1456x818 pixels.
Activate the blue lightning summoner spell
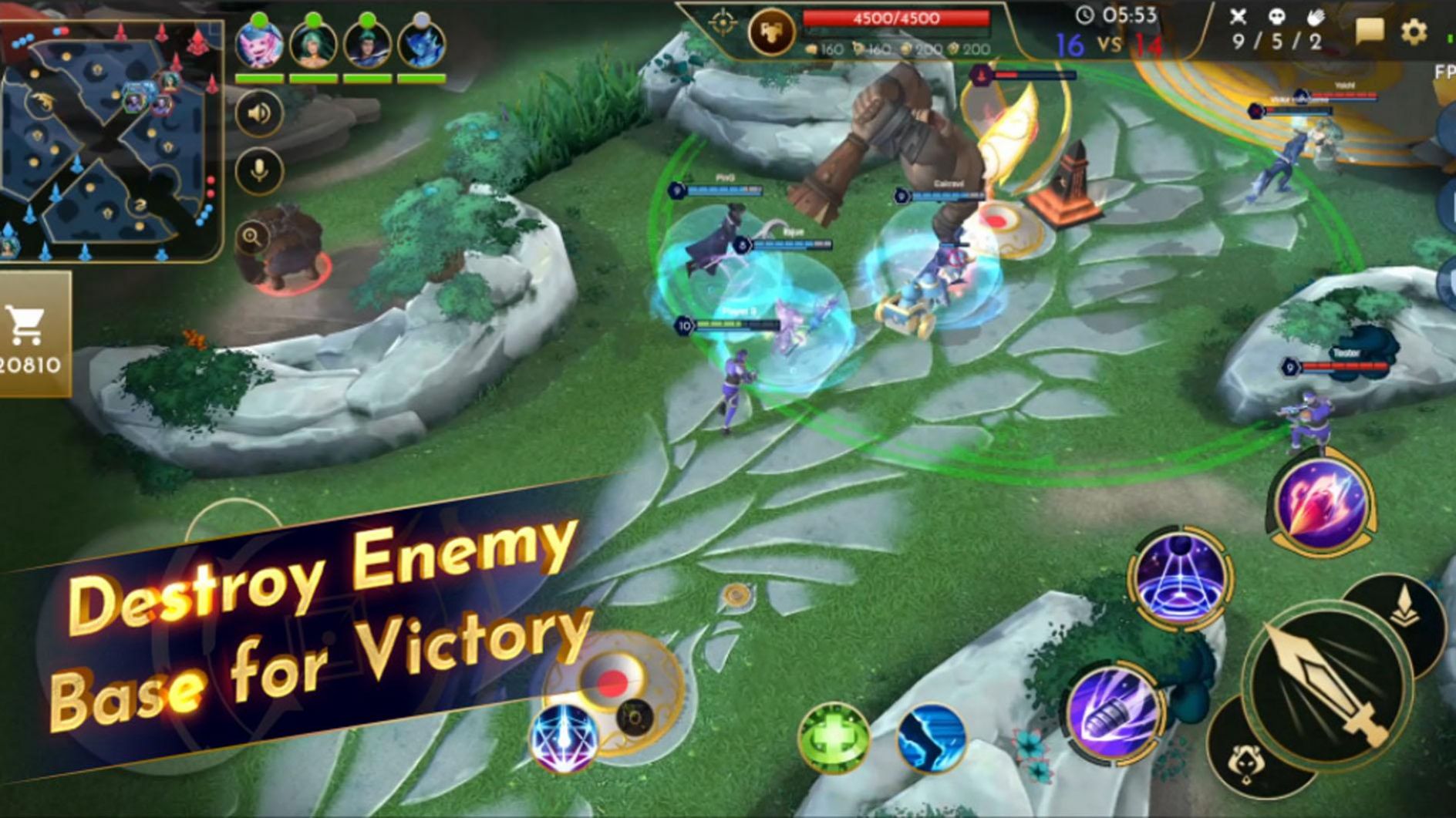(x=932, y=738)
